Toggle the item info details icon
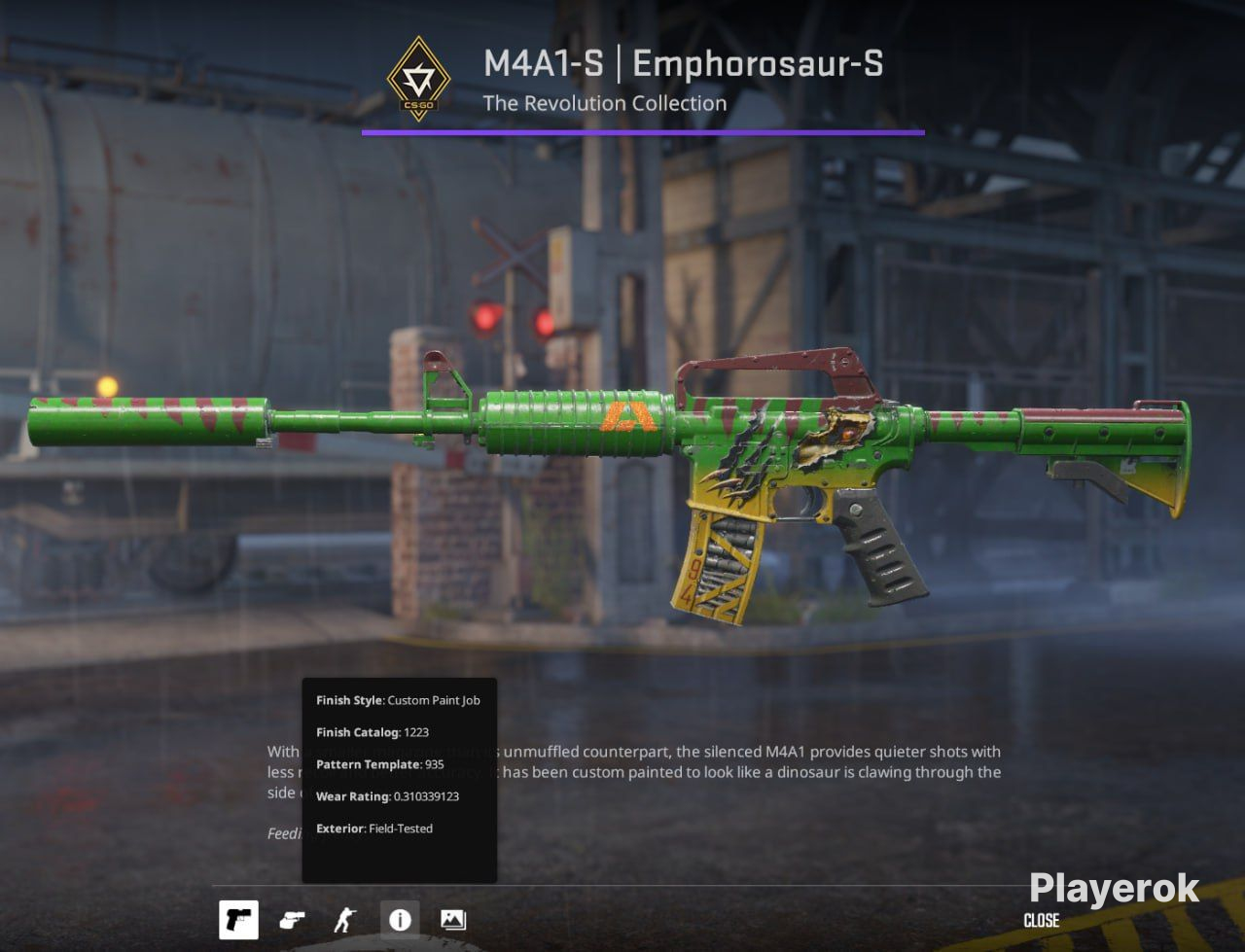 coord(400,919)
